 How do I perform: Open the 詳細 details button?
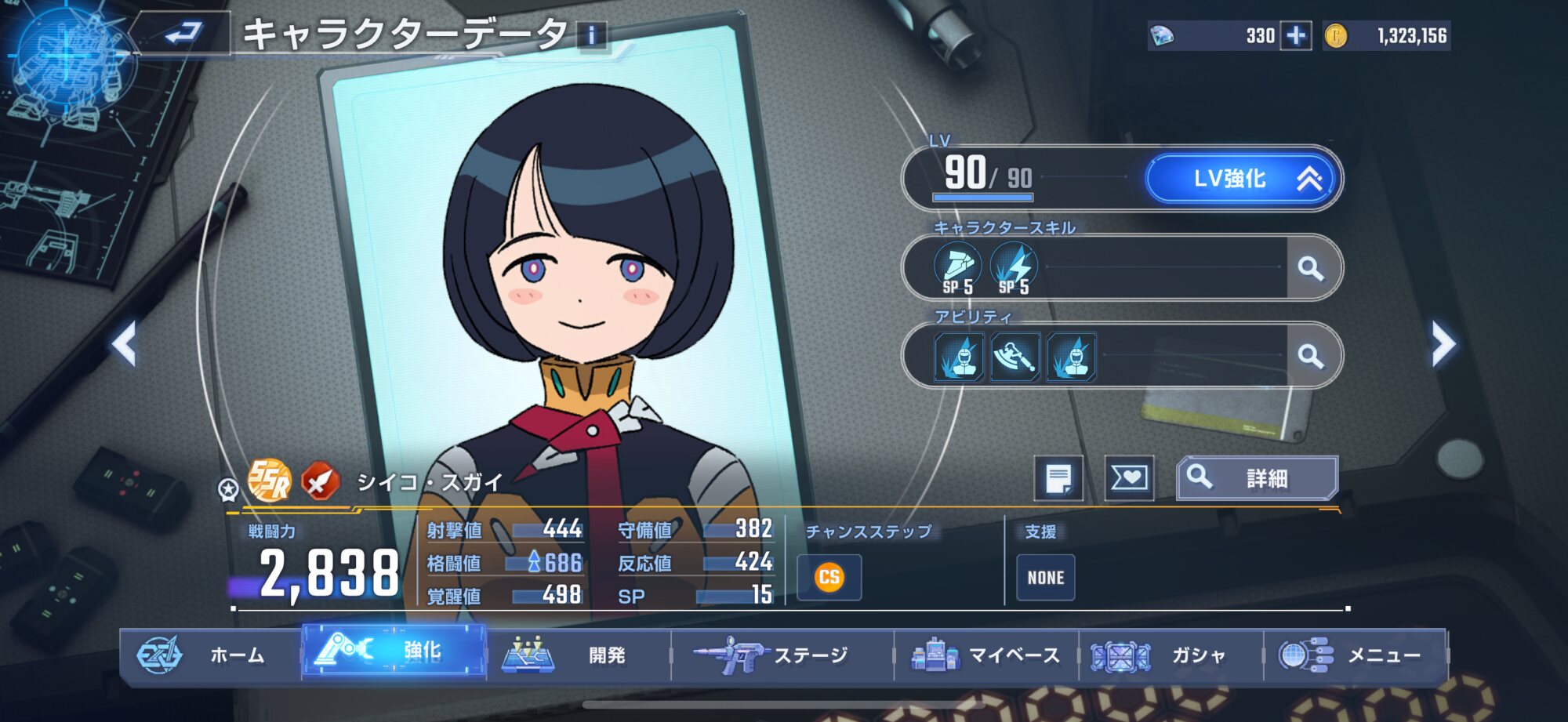pos(1257,477)
